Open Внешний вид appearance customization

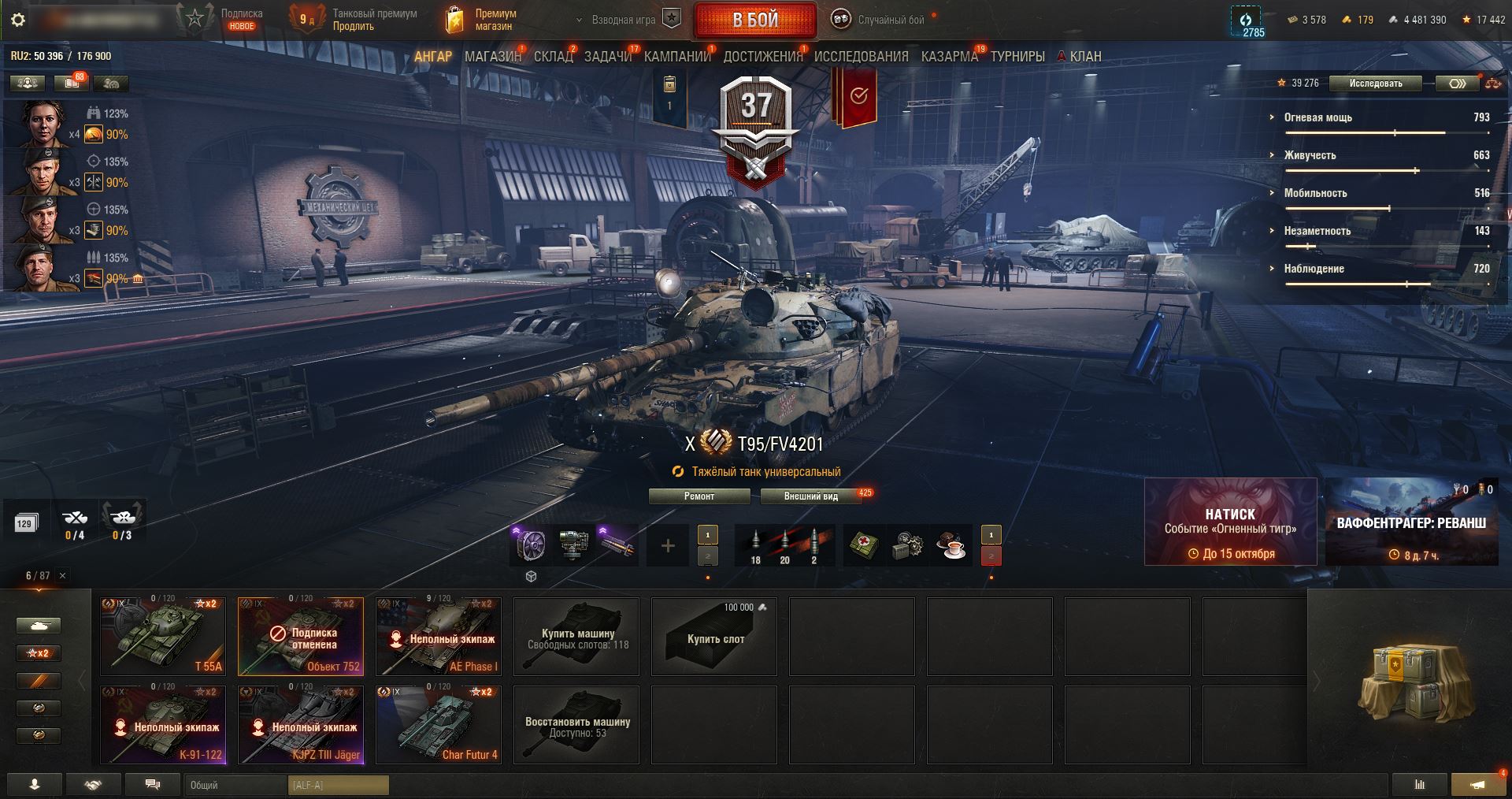810,496
